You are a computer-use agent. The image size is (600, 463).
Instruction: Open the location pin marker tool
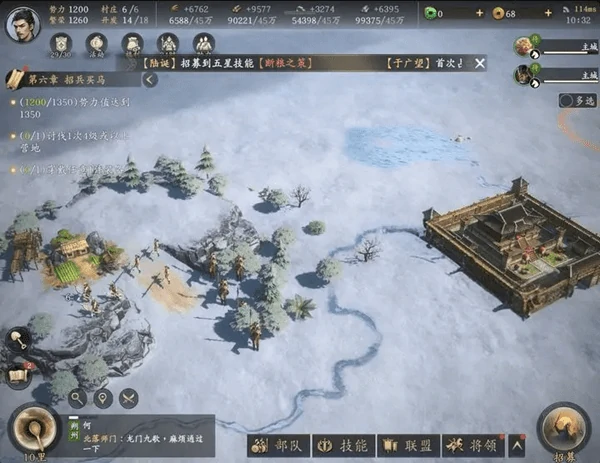click(x=102, y=398)
